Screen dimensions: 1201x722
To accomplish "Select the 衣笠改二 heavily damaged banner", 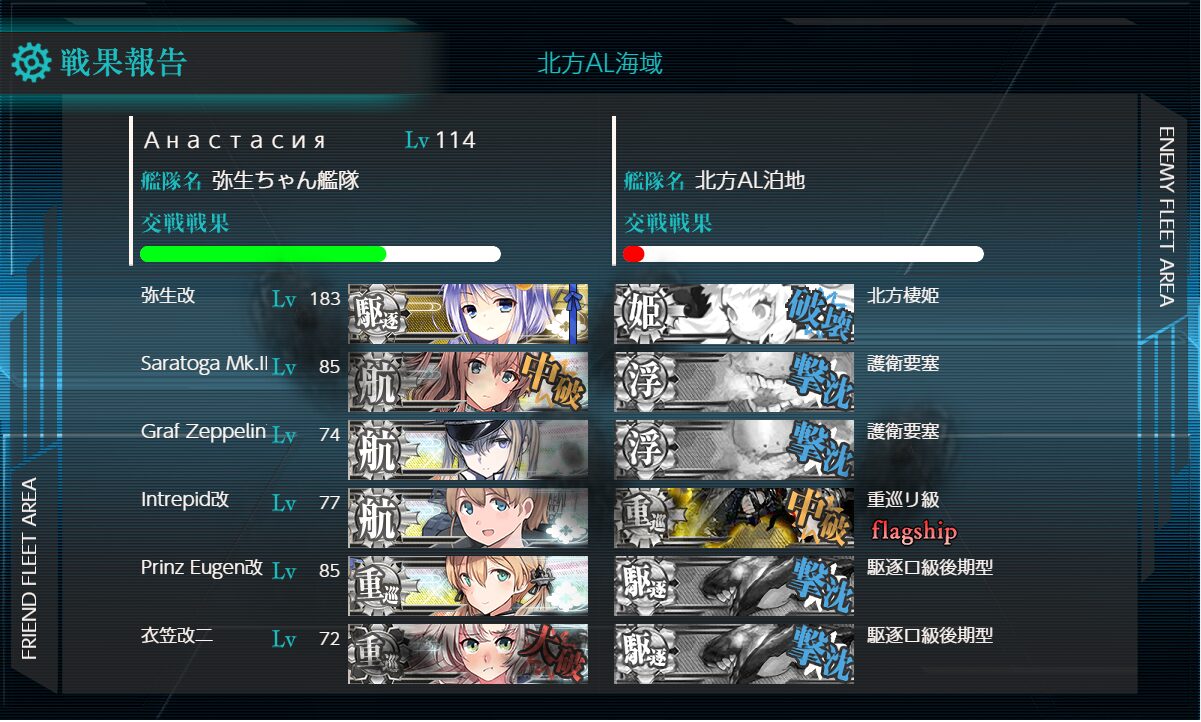I will 468,654.
